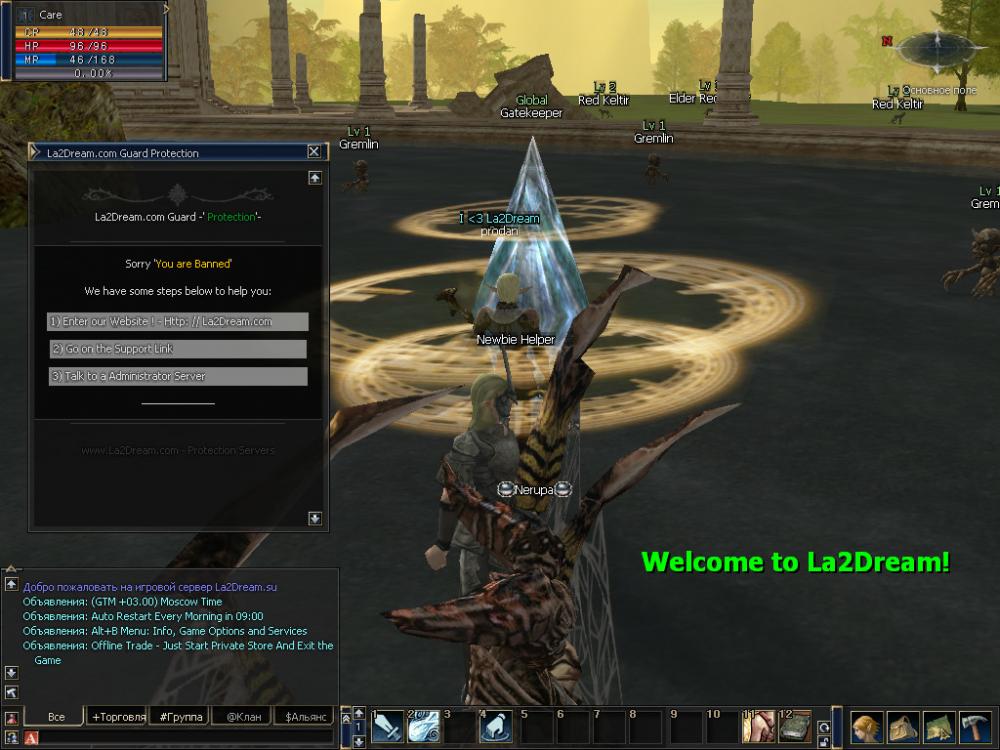Activate the wind strike skill in slot 2
1000x750 pixels.
pyautogui.click(x=424, y=728)
